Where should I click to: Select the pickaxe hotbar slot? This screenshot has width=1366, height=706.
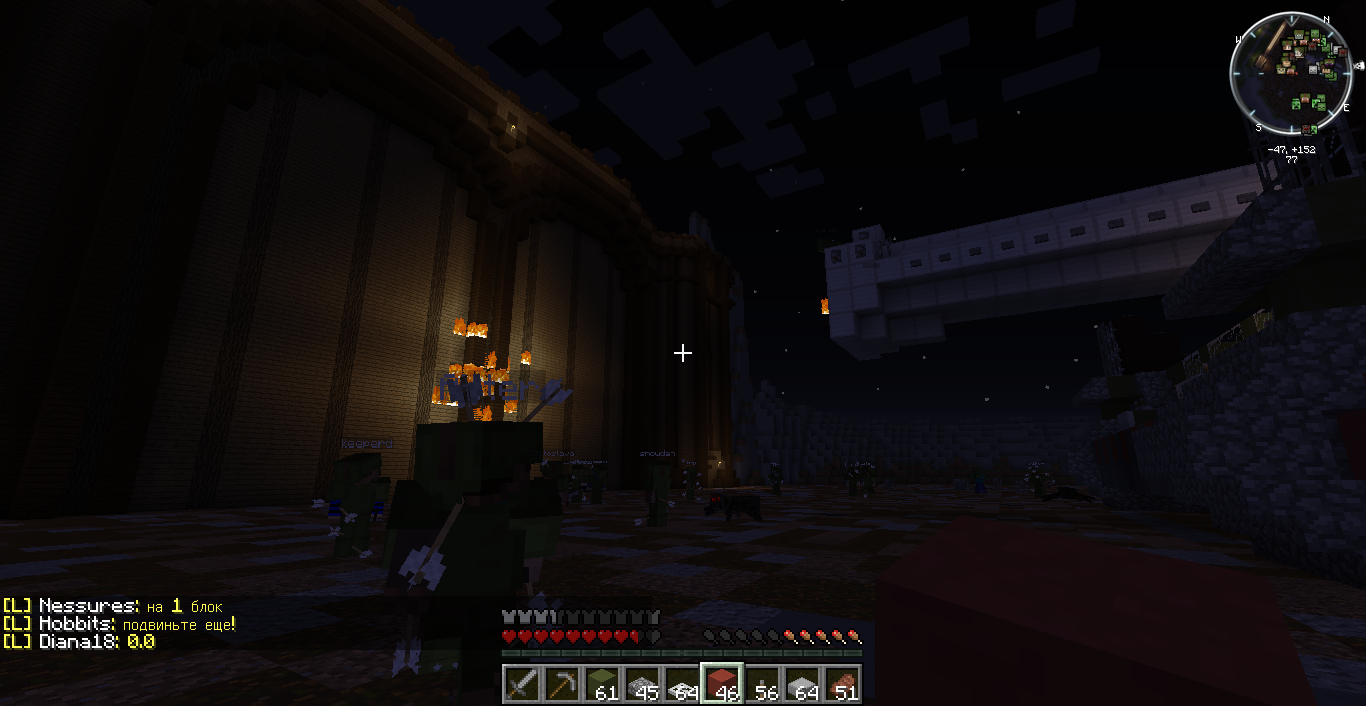point(561,684)
